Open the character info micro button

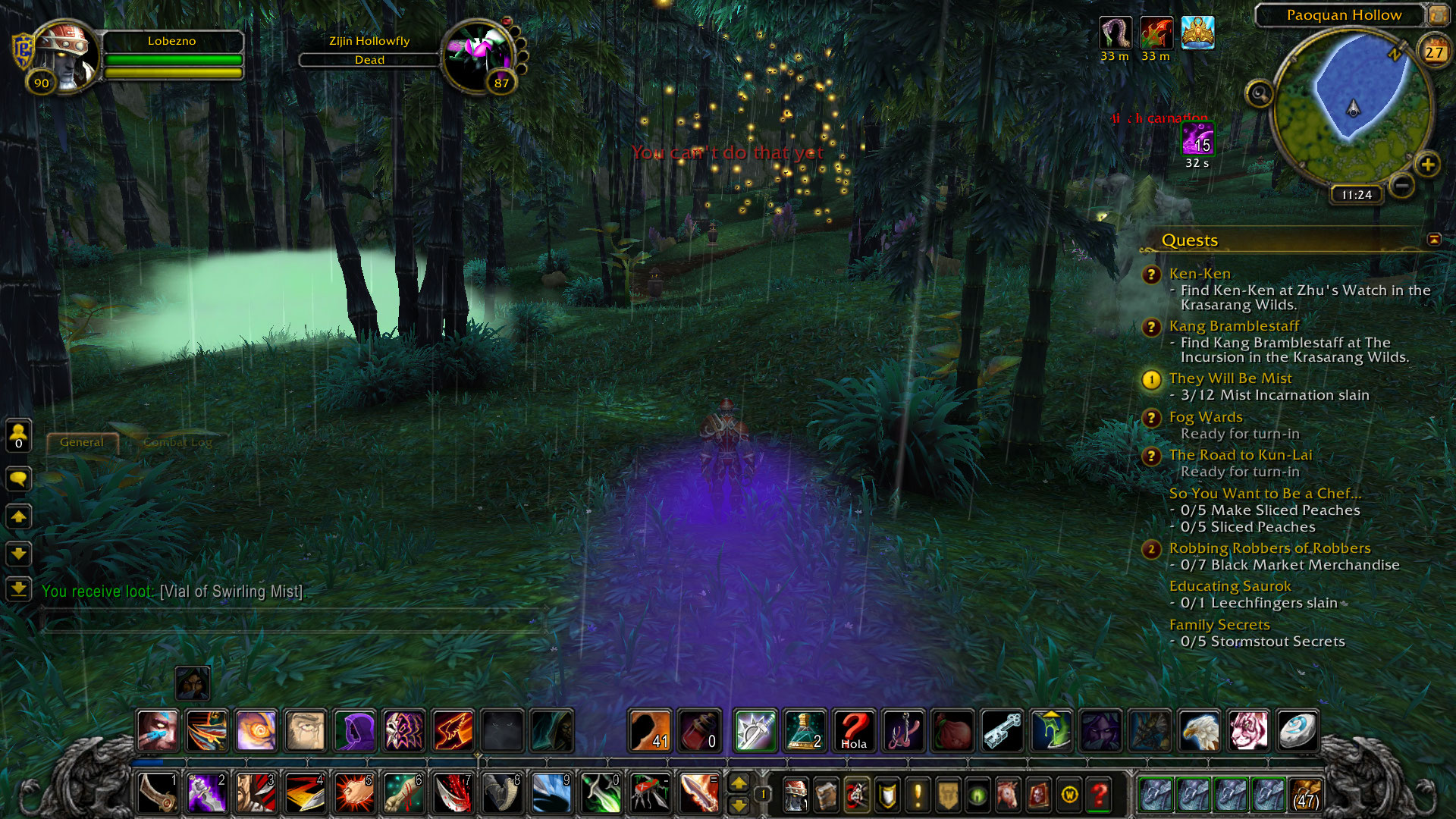pyautogui.click(x=795, y=794)
